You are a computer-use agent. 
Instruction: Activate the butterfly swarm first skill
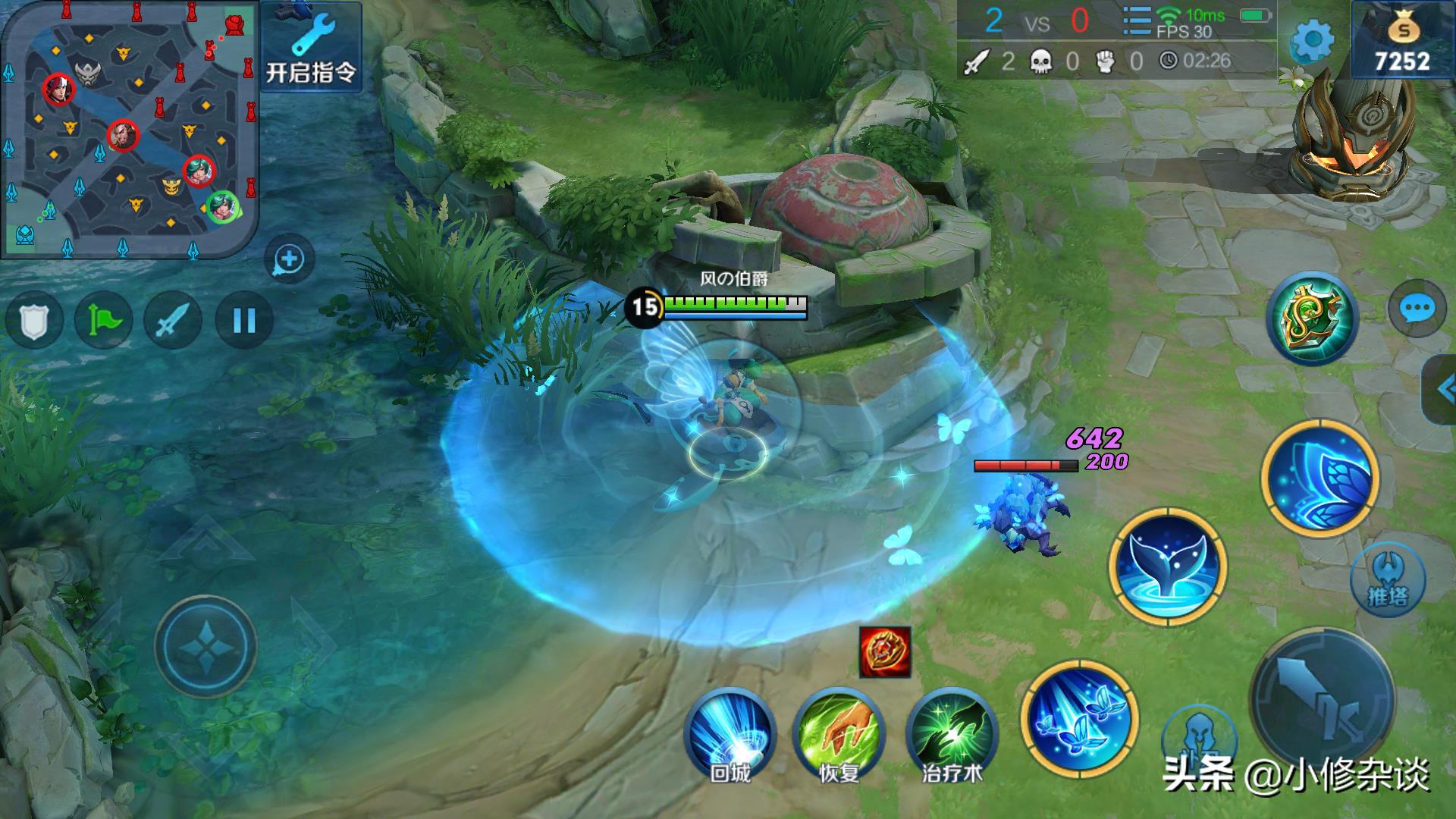[x=1078, y=718]
